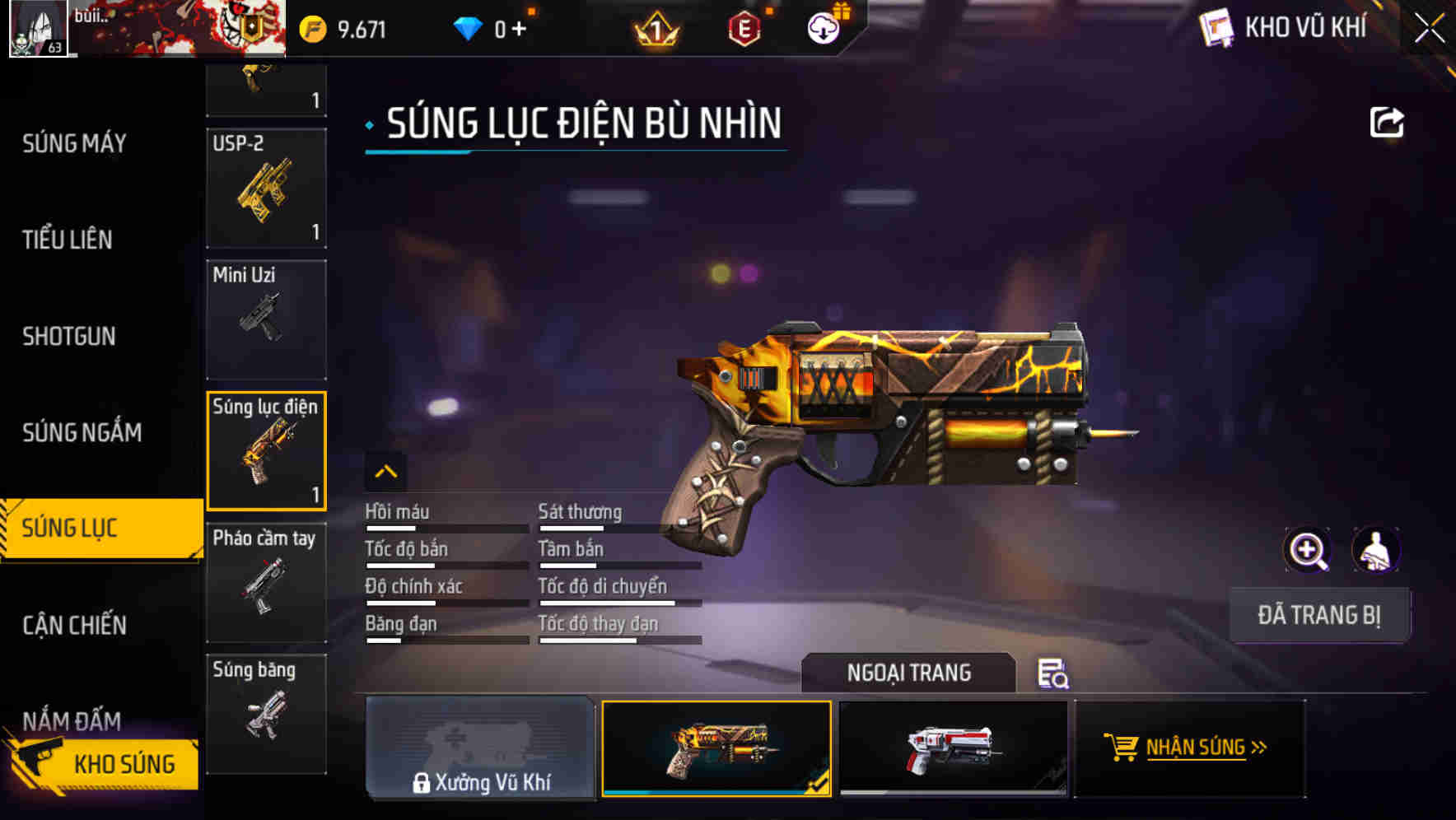Viewport: 1456px width, 820px height.
Task: Open the NGOẠI TRANG tab
Action: (908, 673)
